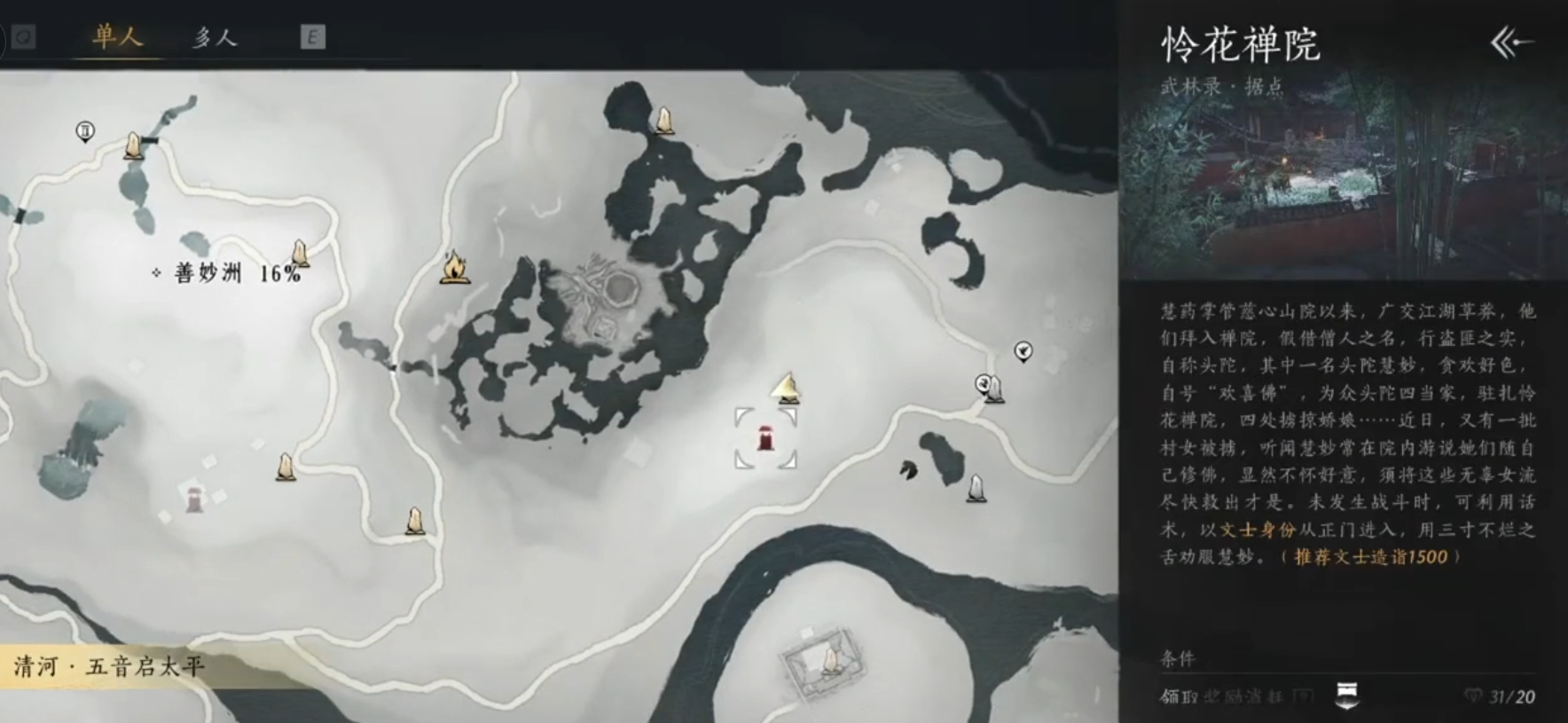The image size is (1568, 723).
Task: Click the bird pin marker on the map
Action: pos(1023,352)
